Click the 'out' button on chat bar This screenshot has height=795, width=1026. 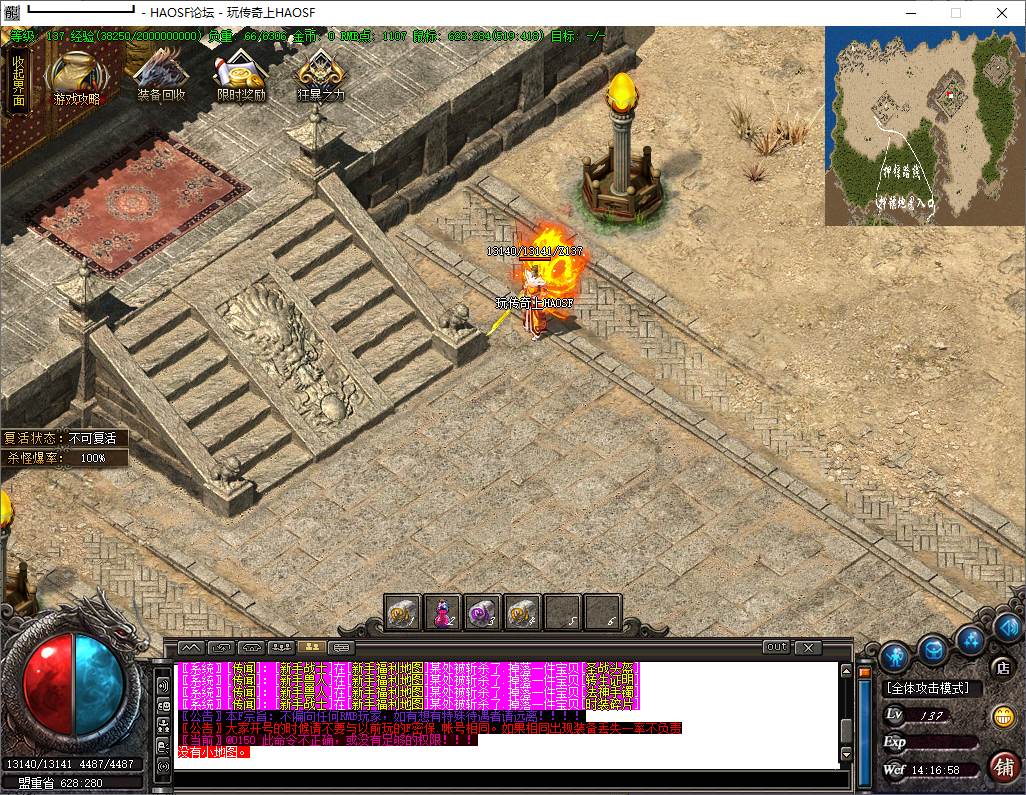(776, 648)
